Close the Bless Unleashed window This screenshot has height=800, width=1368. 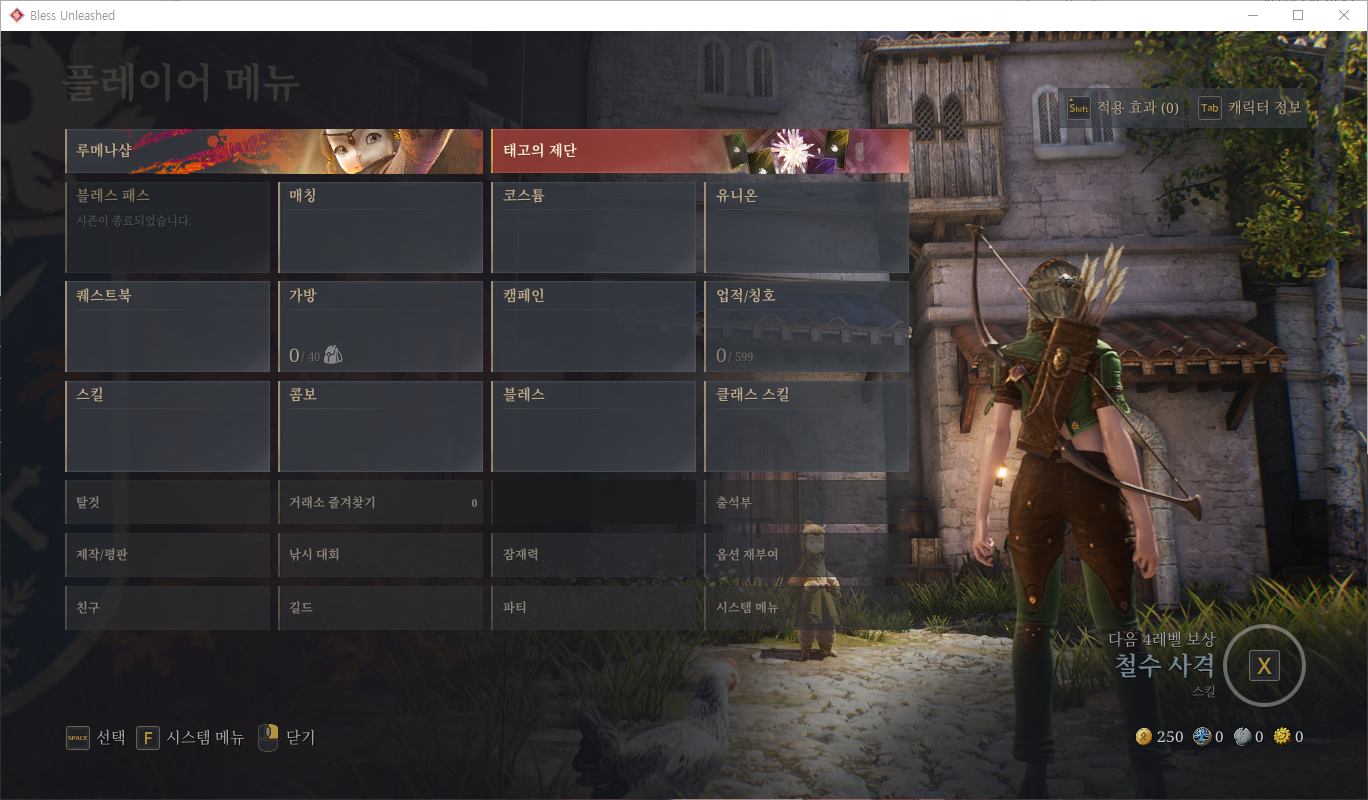tap(1344, 15)
